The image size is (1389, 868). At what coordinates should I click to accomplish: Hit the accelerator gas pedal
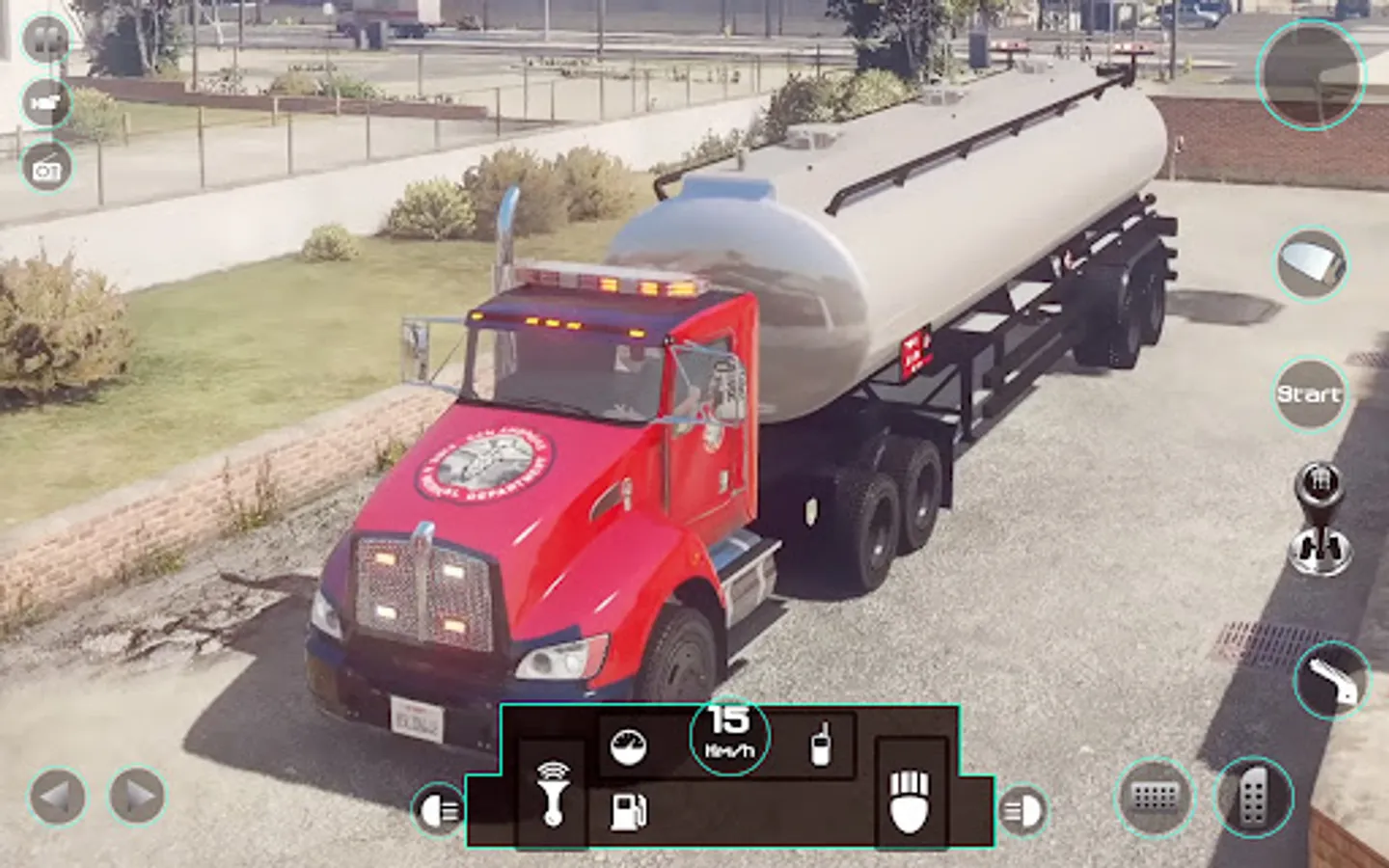coord(1252,798)
